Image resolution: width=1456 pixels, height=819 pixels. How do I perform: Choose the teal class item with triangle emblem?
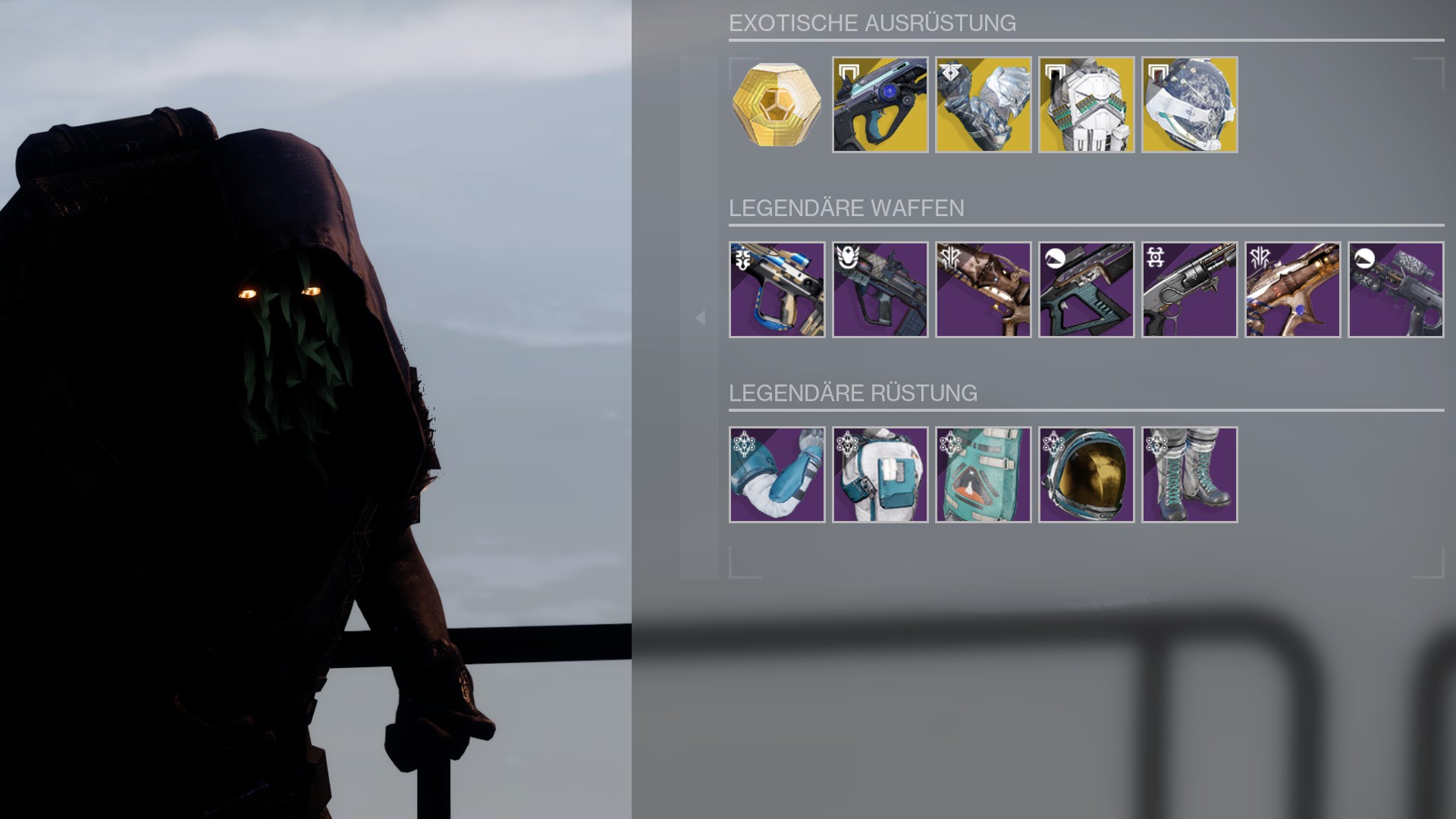(x=983, y=475)
